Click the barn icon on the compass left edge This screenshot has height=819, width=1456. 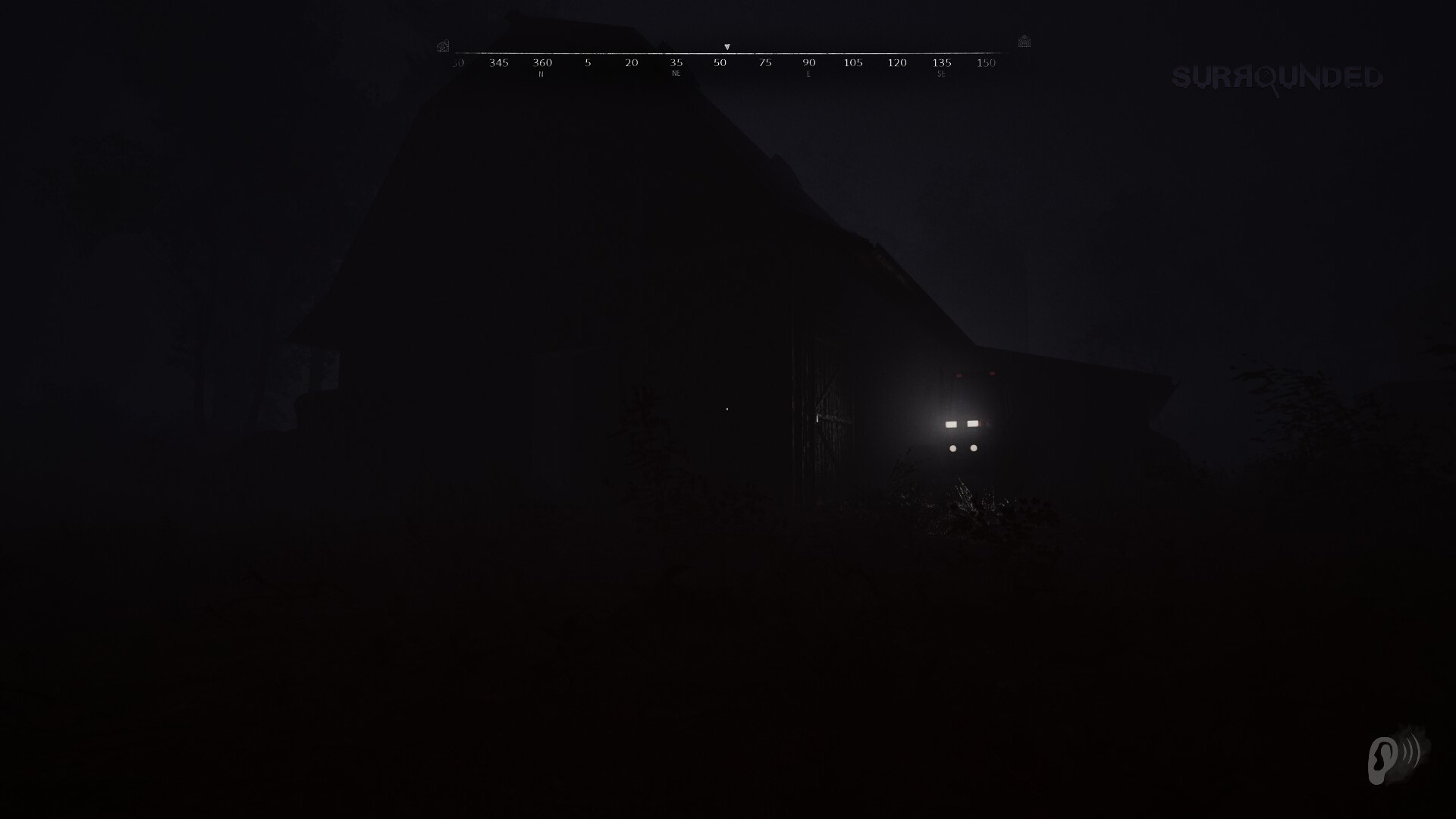click(x=442, y=44)
